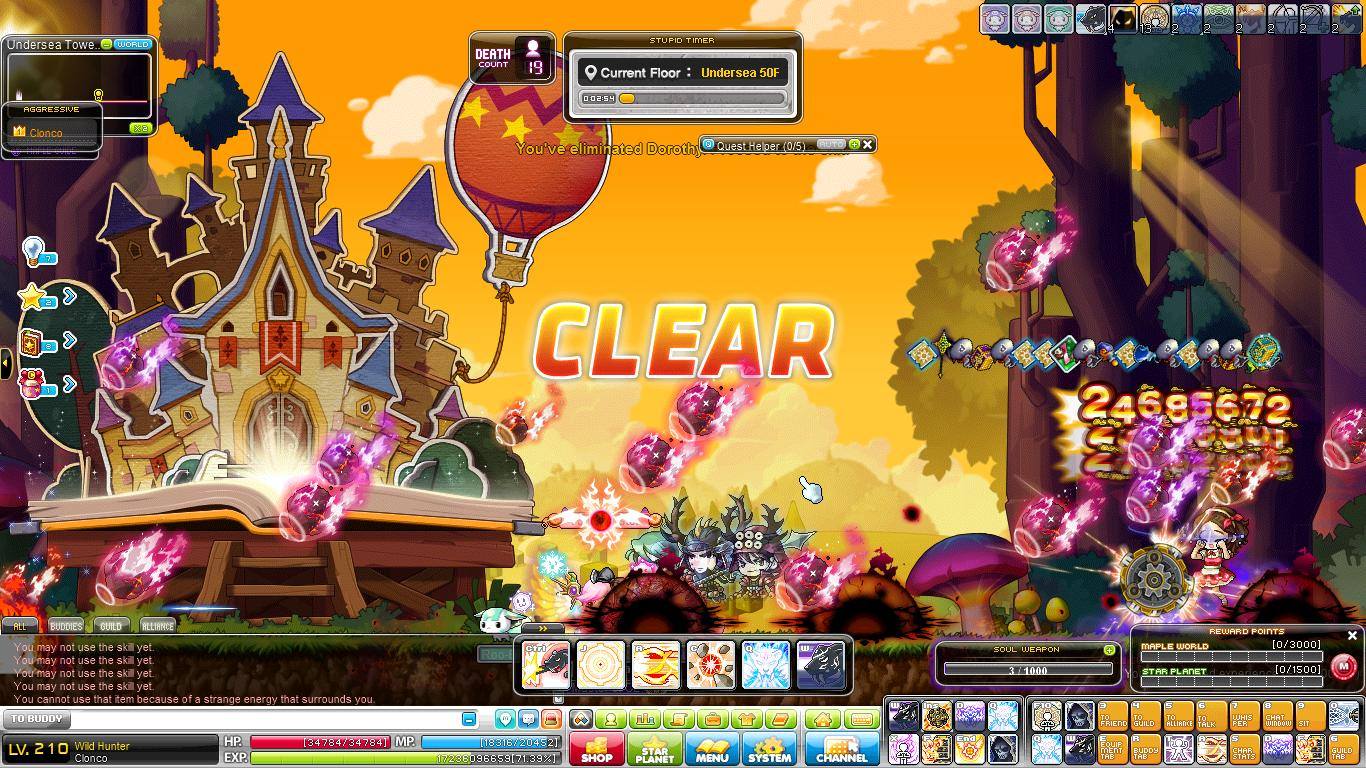Open the TO BUDDY chat target selector
1366x768 pixels.
[38, 719]
